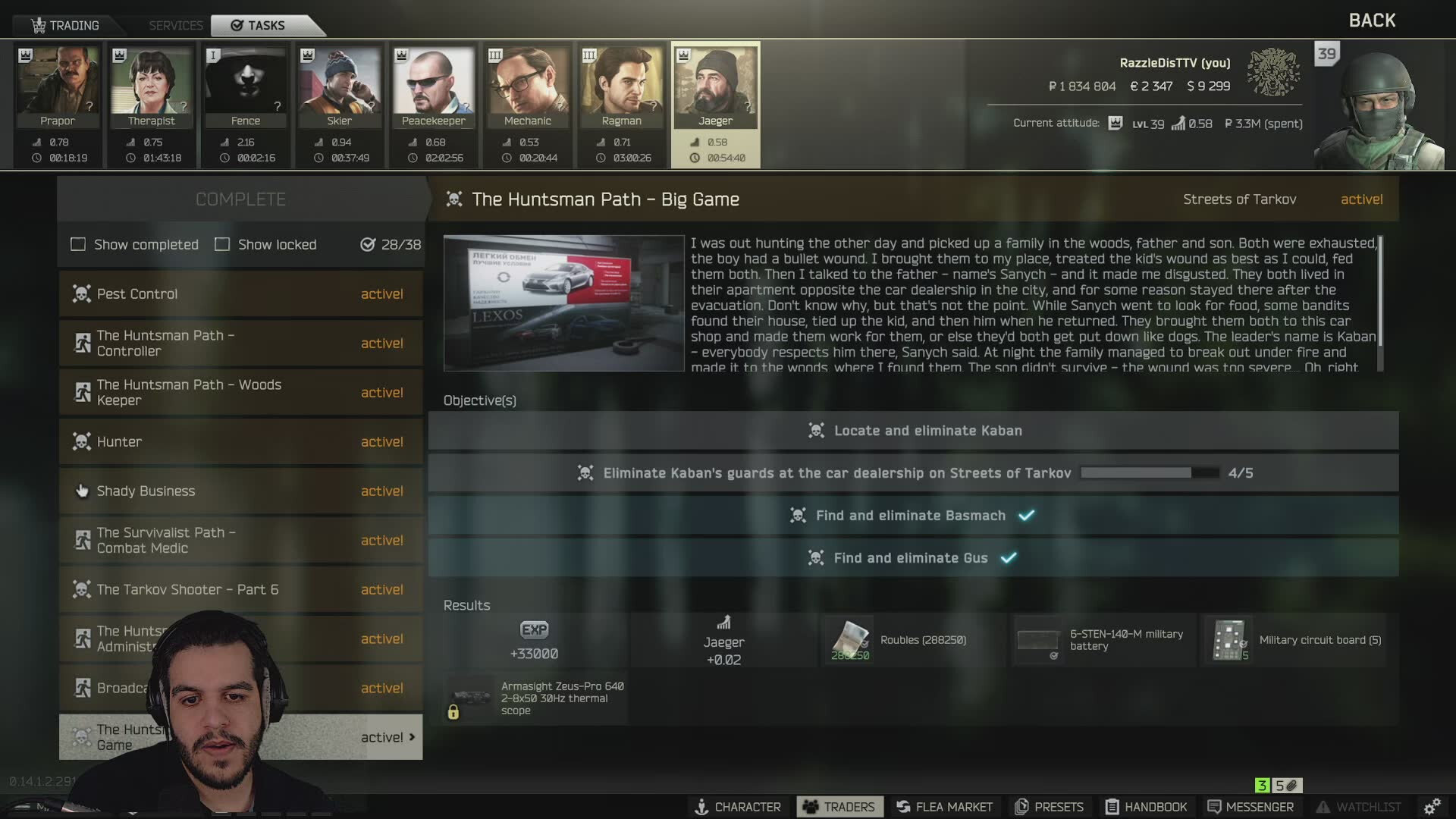The width and height of the screenshot is (1456, 819).
Task: Open Ragman's trader page
Action: [622, 86]
